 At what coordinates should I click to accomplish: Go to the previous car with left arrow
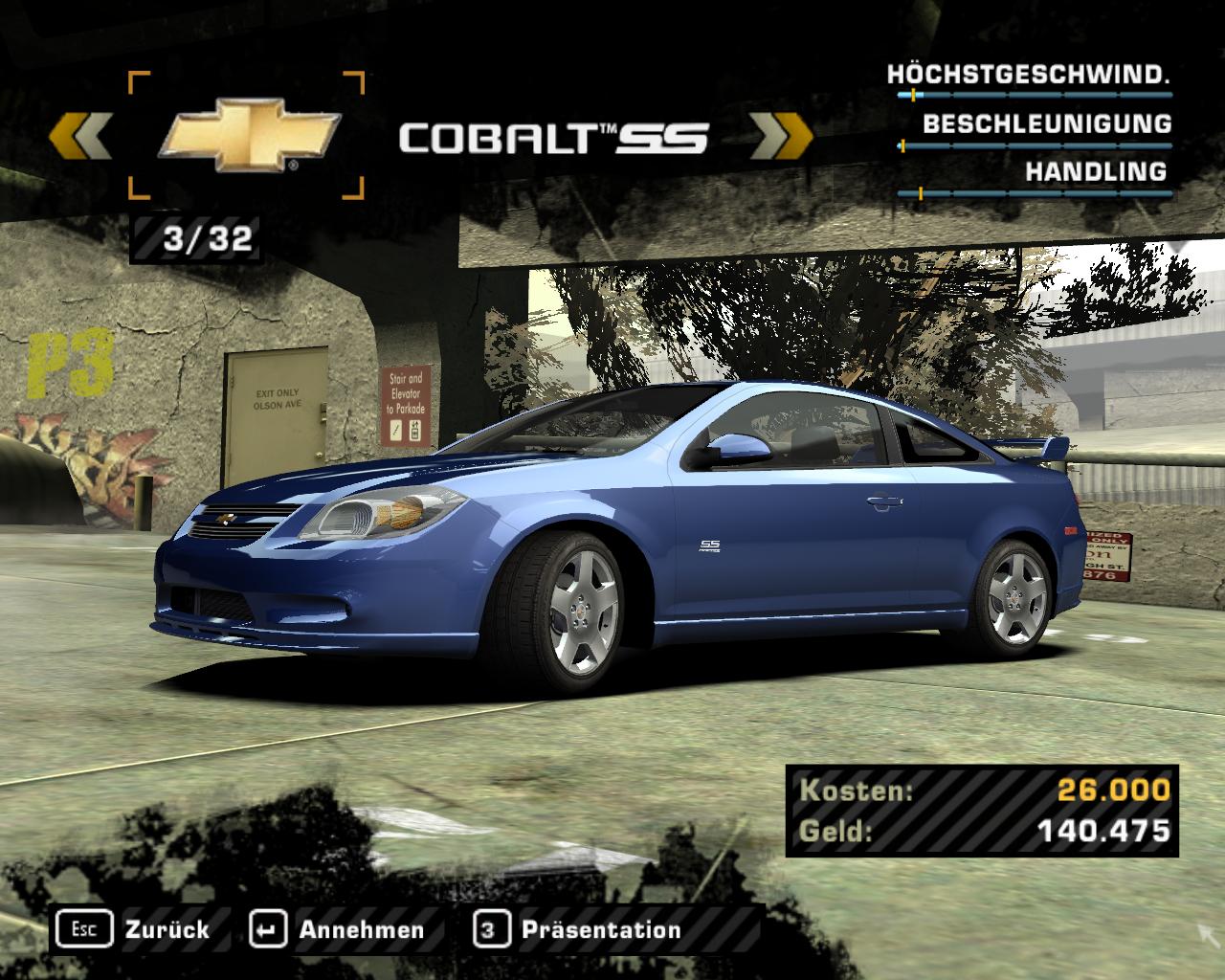coord(80,136)
